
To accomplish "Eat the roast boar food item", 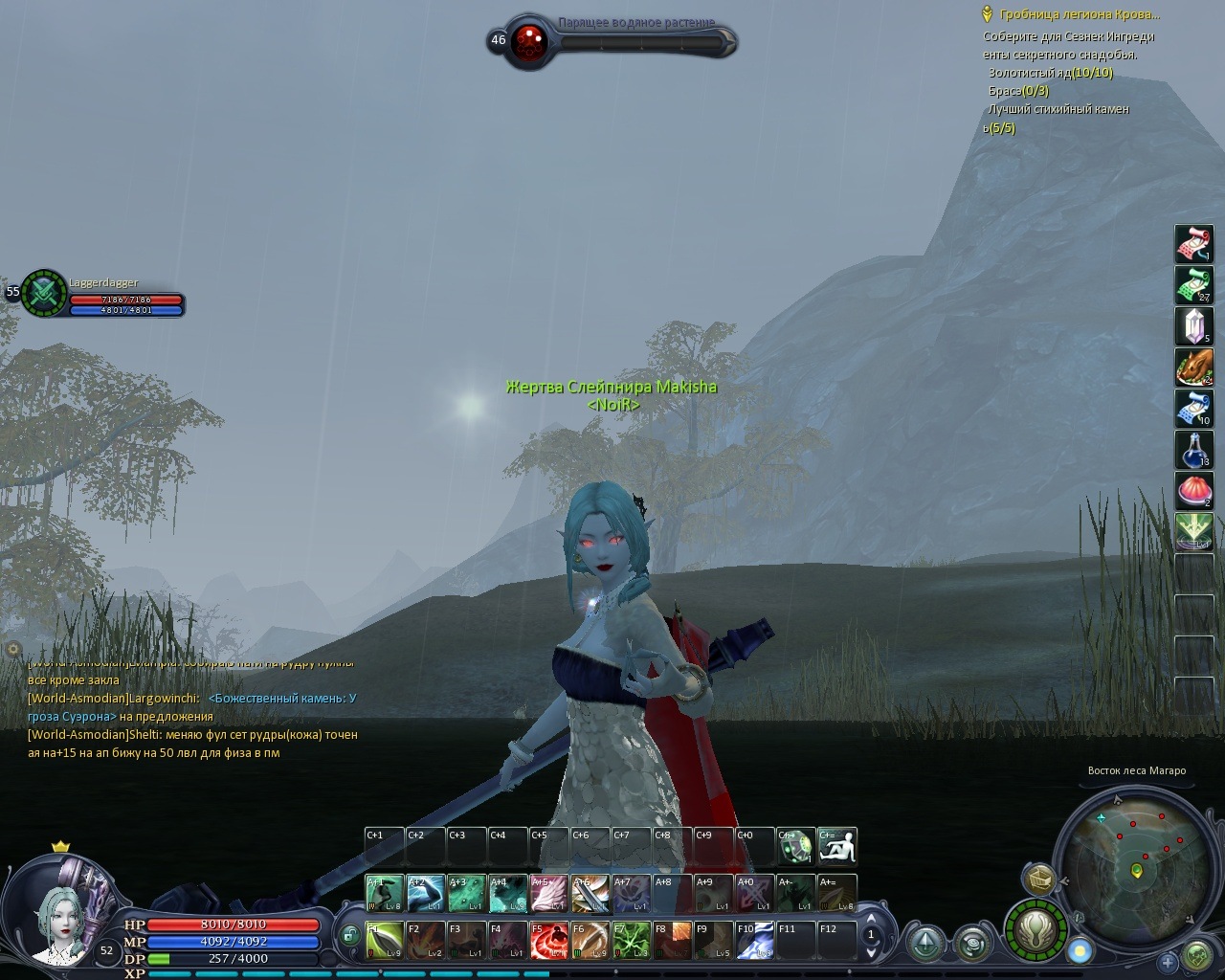I will (1193, 367).
